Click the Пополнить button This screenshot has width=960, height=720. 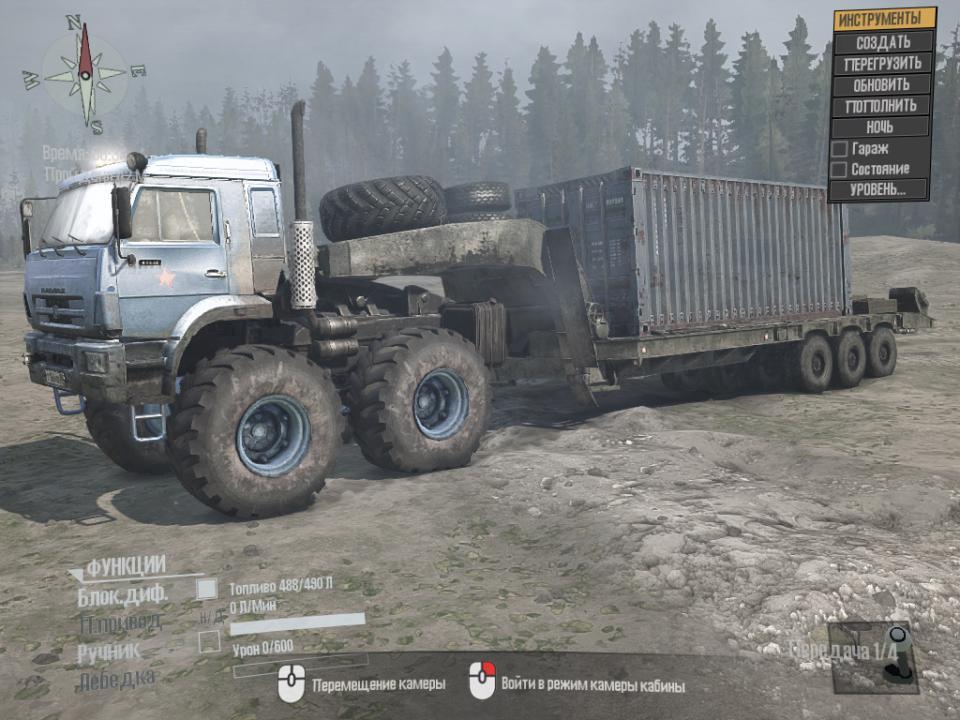pyautogui.click(x=884, y=105)
